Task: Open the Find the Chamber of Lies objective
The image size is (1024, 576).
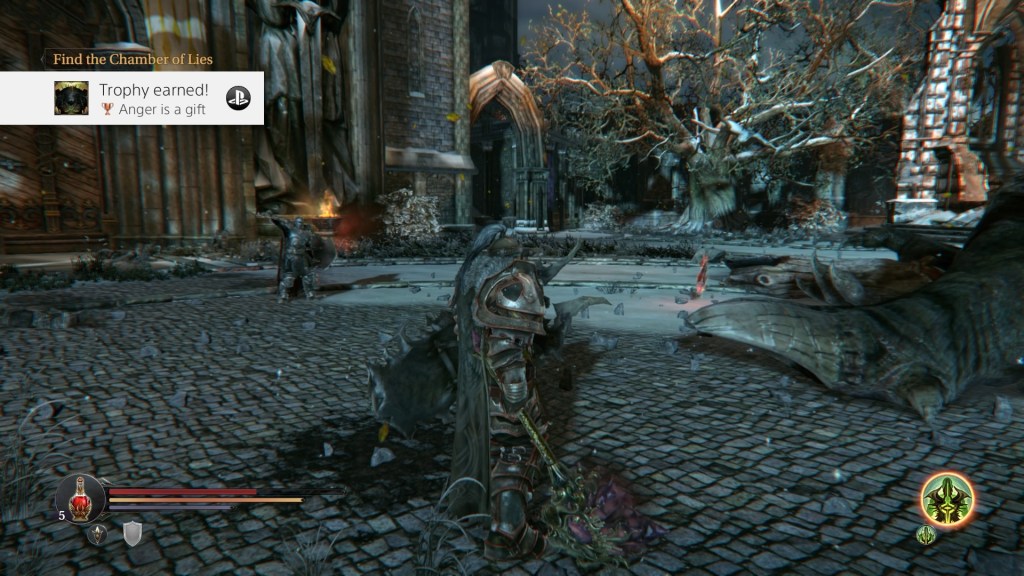Action: coord(132,60)
